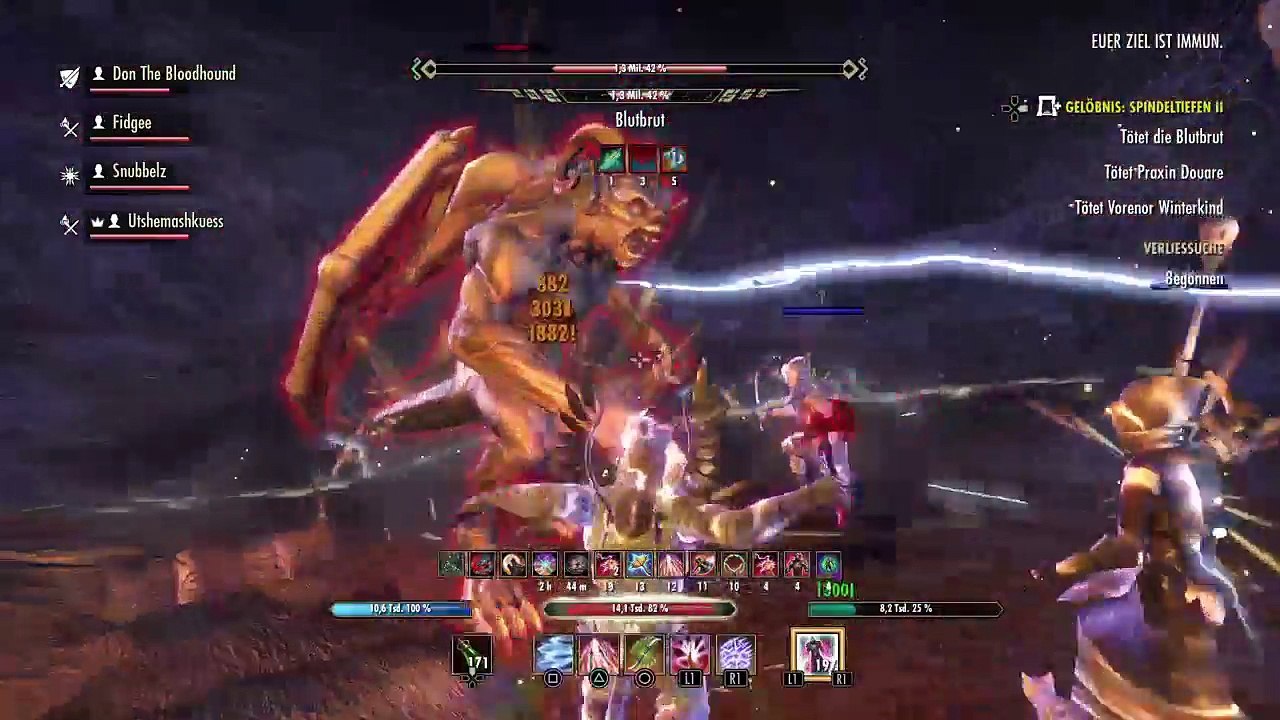Screen dimensions: 1280x720
Task: Select group leader Utshemashkuess
Action: [x=175, y=221]
